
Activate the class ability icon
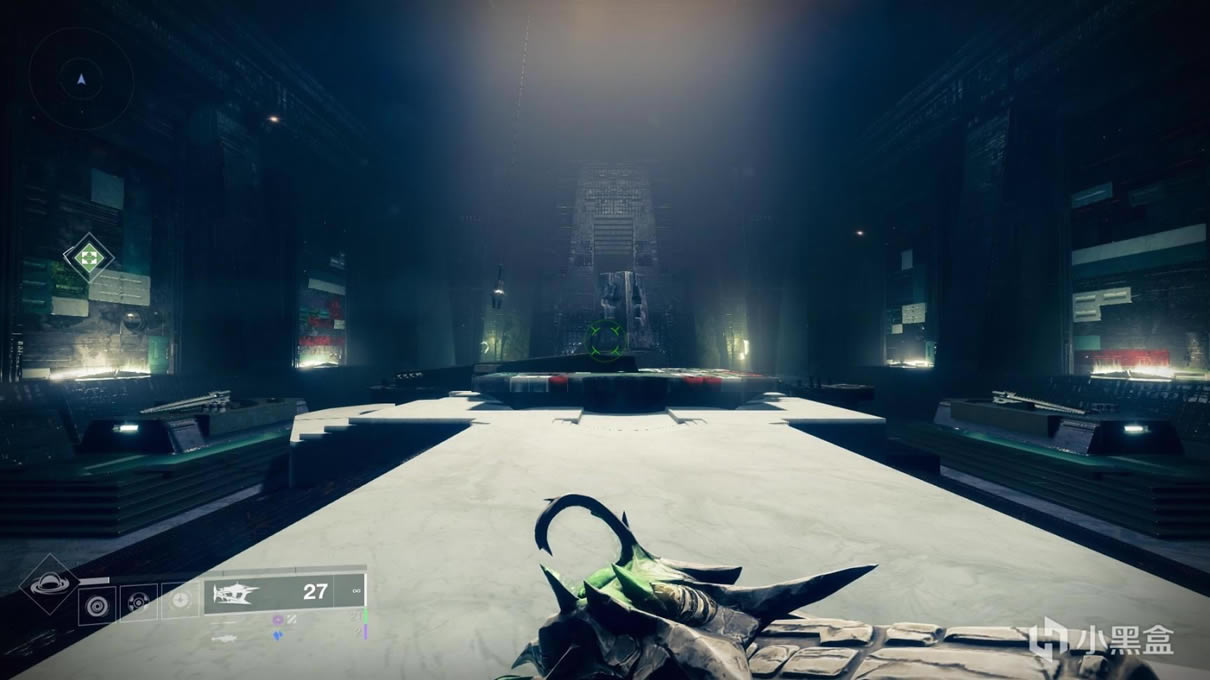tap(180, 601)
